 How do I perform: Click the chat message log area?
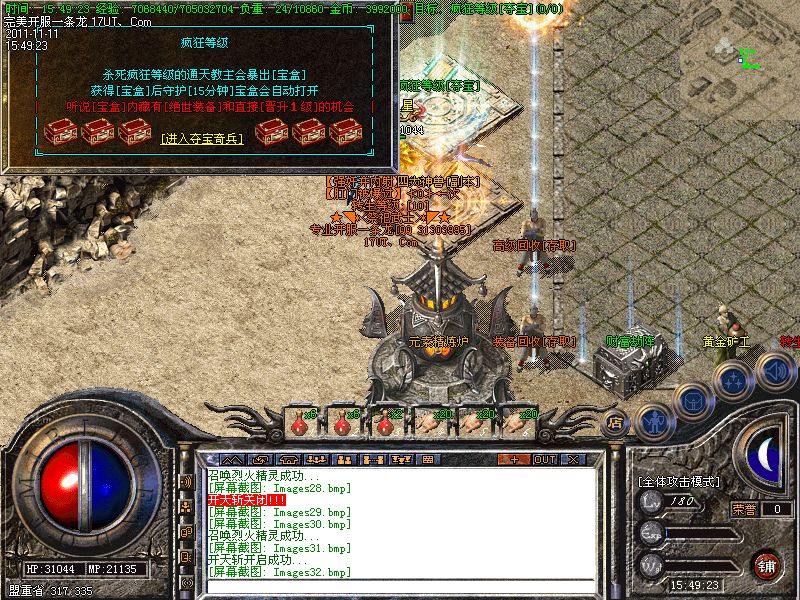tap(400, 522)
